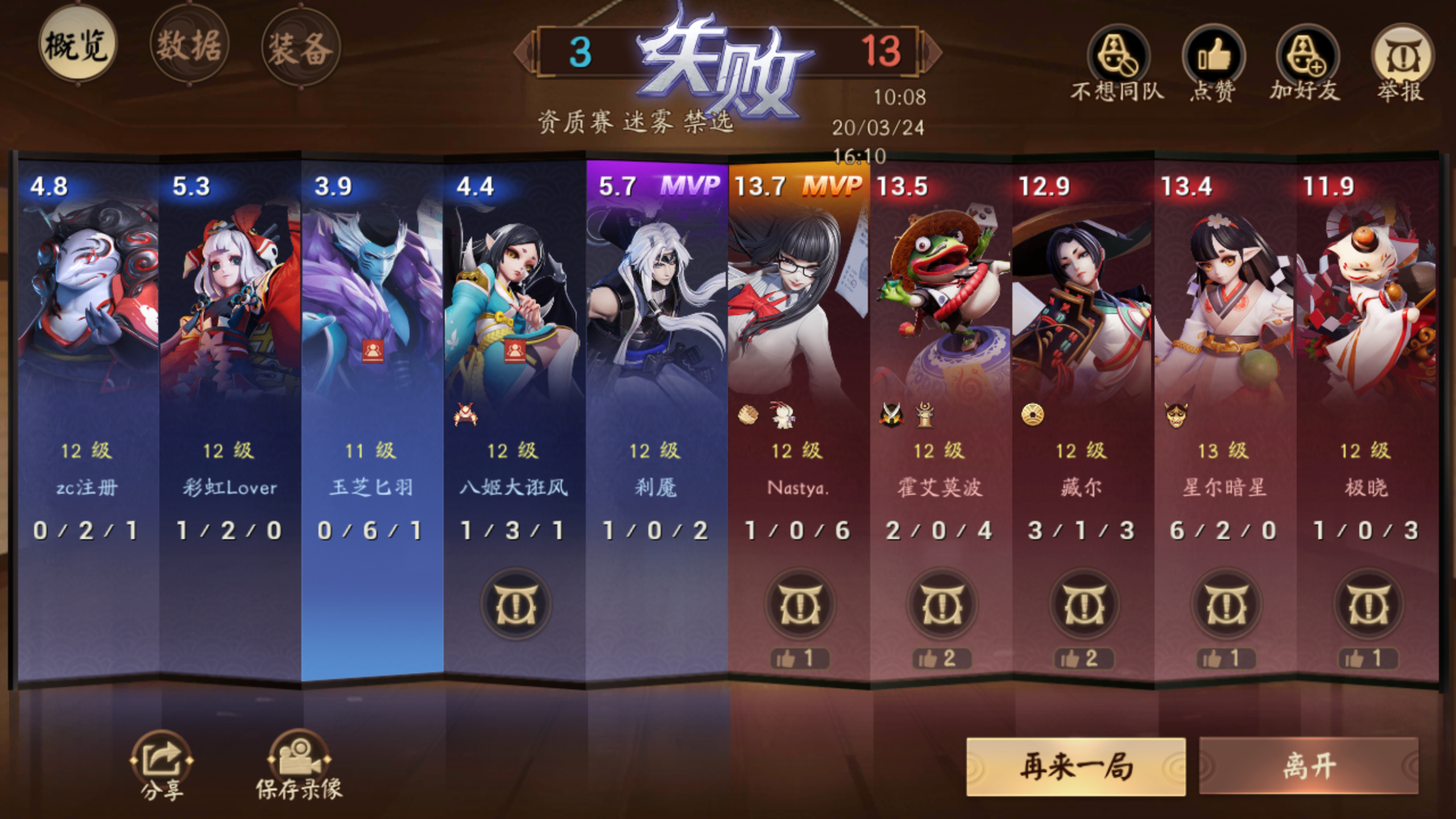1456x819 pixels.
Task: Report the player Nastya.
Action: click(x=800, y=605)
